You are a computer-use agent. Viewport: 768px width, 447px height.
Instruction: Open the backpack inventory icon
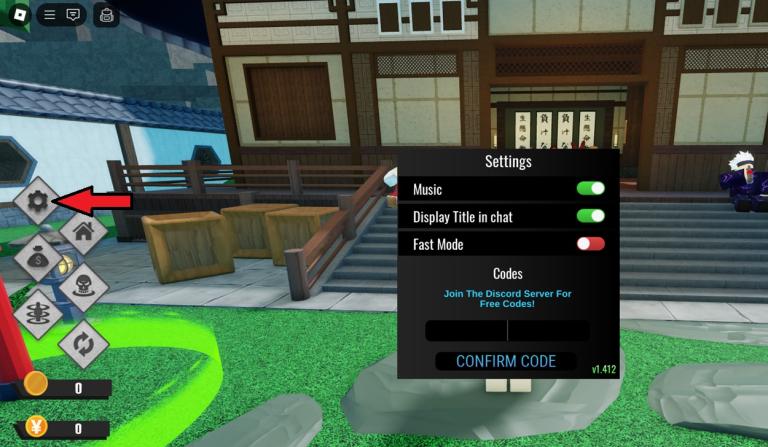[107, 15]
